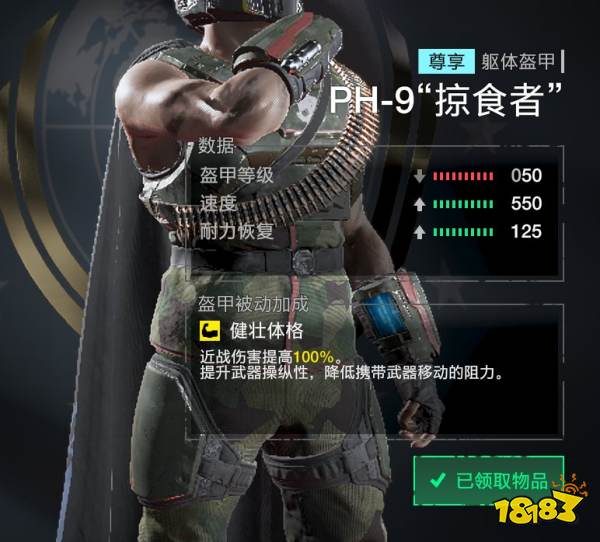This screenshot has height=542, width=600.
Task: Select the 健壮体格 armor passive icon
Action: click(208, 330)
